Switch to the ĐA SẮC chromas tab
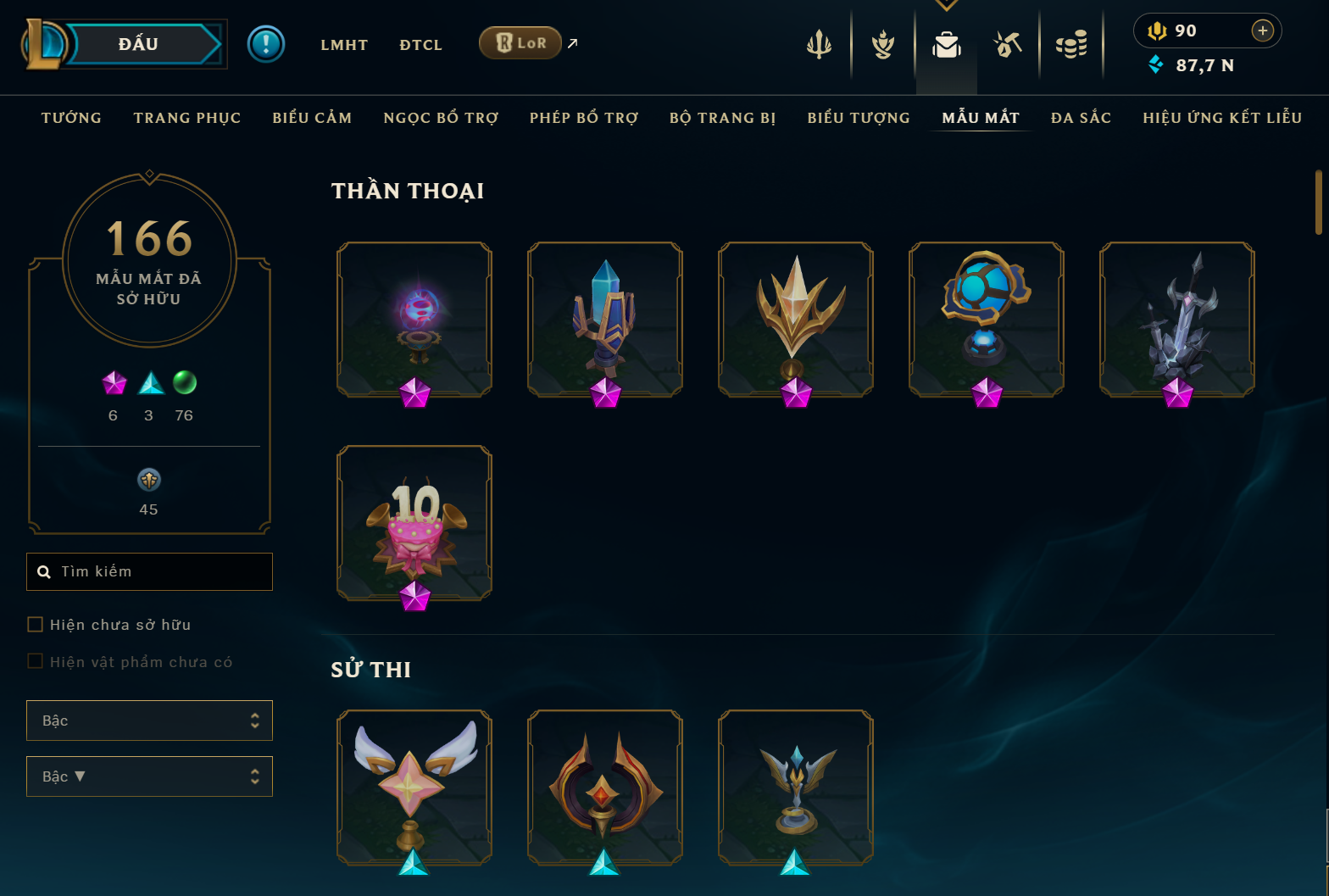Image resolution: width=1329 pixels, height=896 pixels. pos(1081,118)
